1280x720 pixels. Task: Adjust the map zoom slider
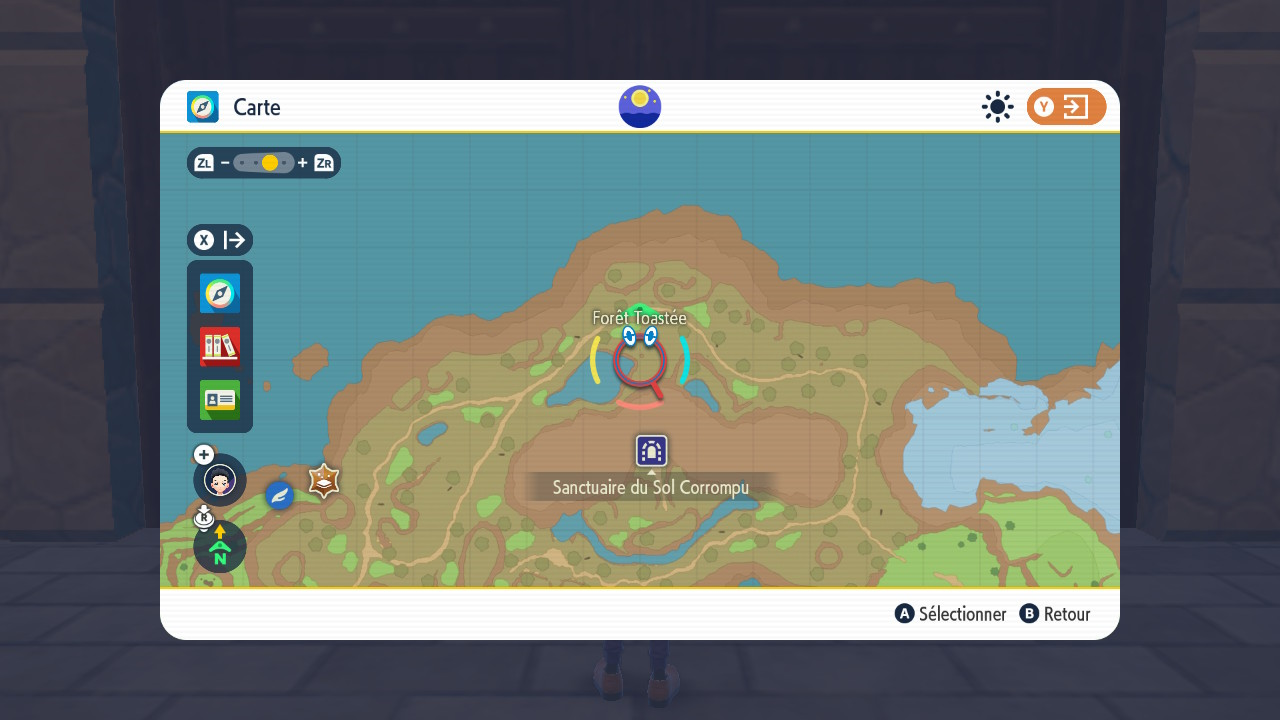coord(264,163)
